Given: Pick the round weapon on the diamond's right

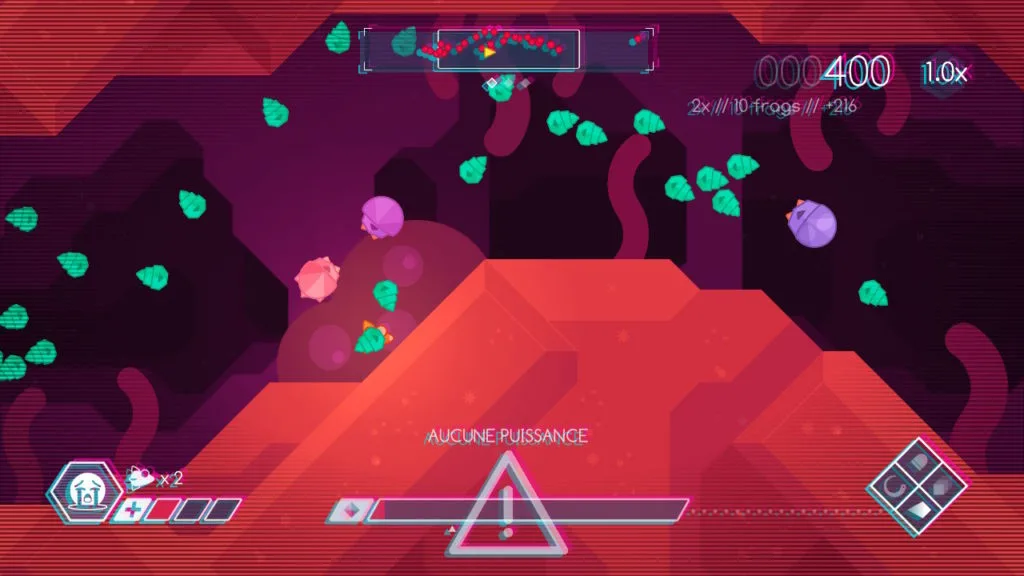Looking at the screenshot, I should click(x=942, y=487).
